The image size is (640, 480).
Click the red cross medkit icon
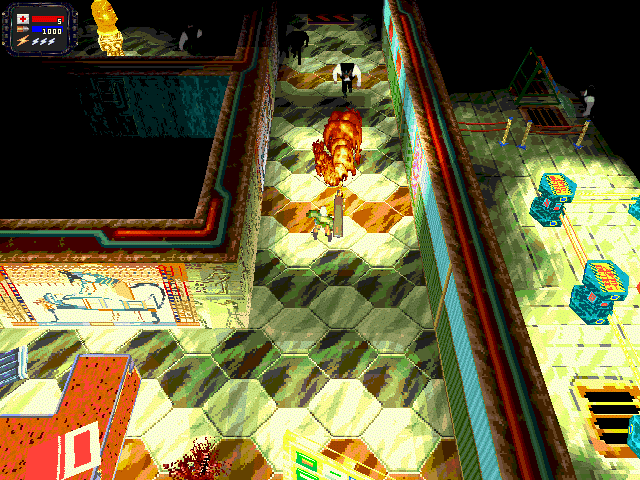23,19
